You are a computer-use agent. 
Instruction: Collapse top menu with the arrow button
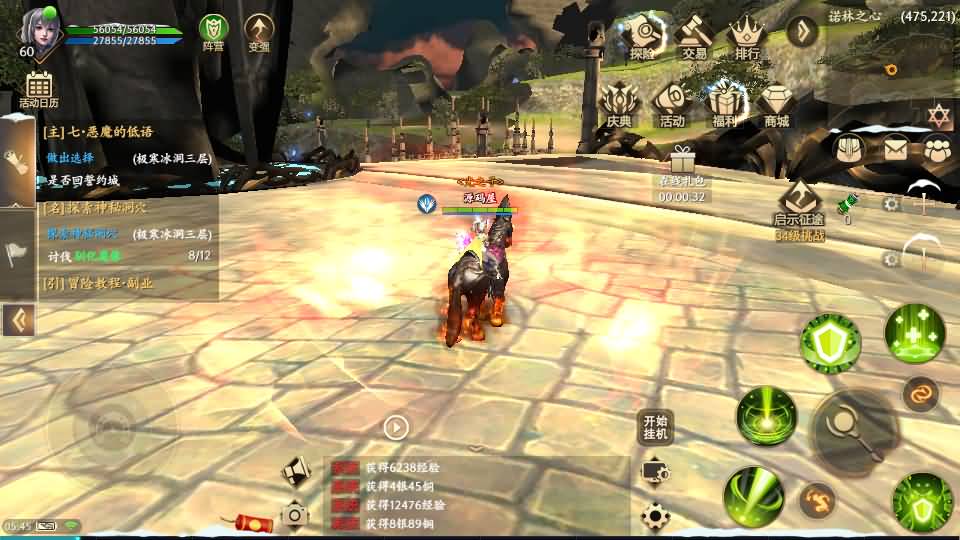click(802, 31)
